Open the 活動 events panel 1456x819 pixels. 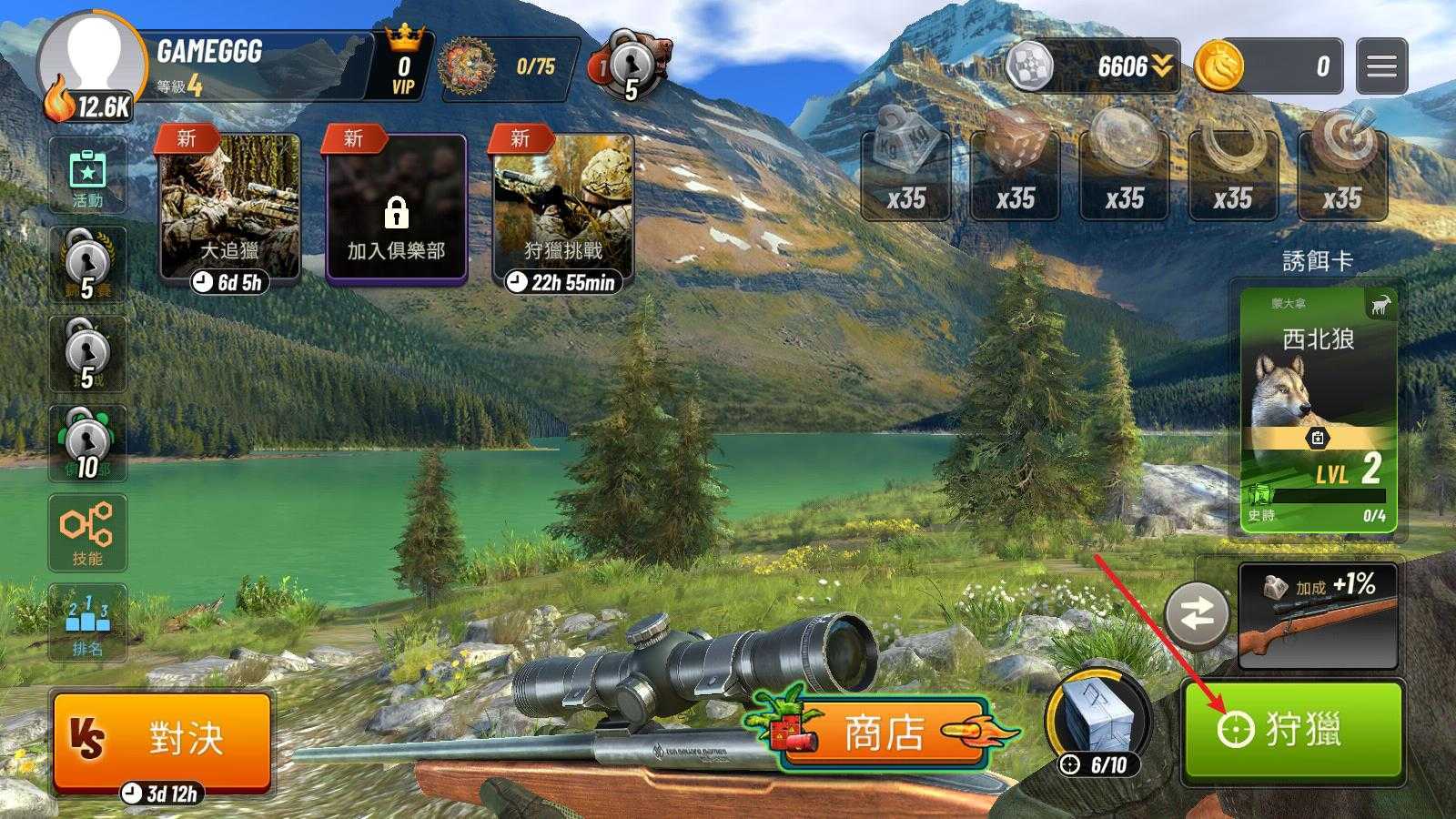tap(87, 176)
